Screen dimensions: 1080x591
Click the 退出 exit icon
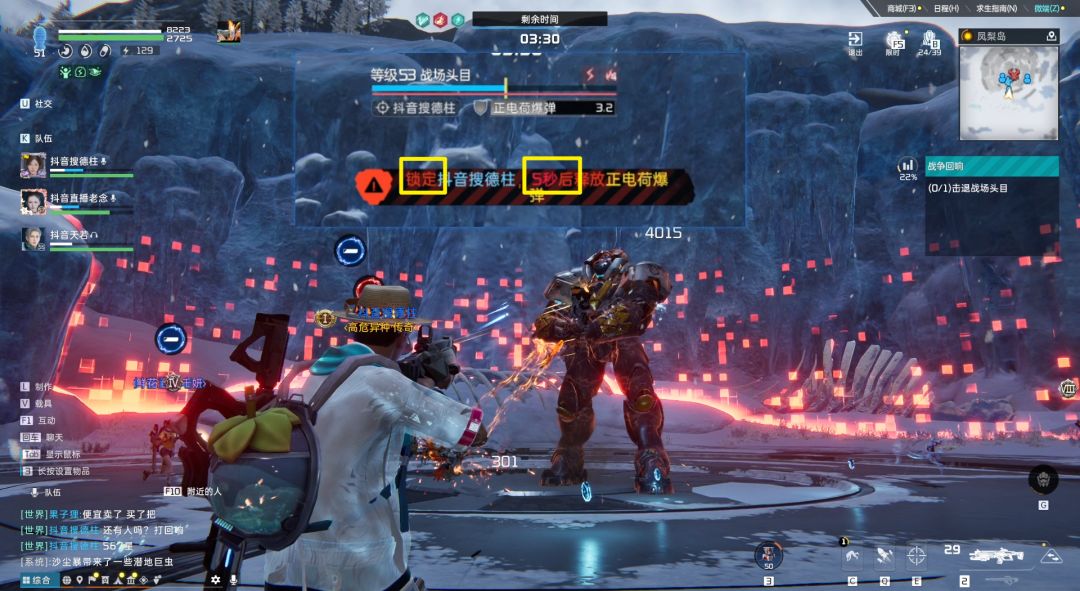click(855, 42)
